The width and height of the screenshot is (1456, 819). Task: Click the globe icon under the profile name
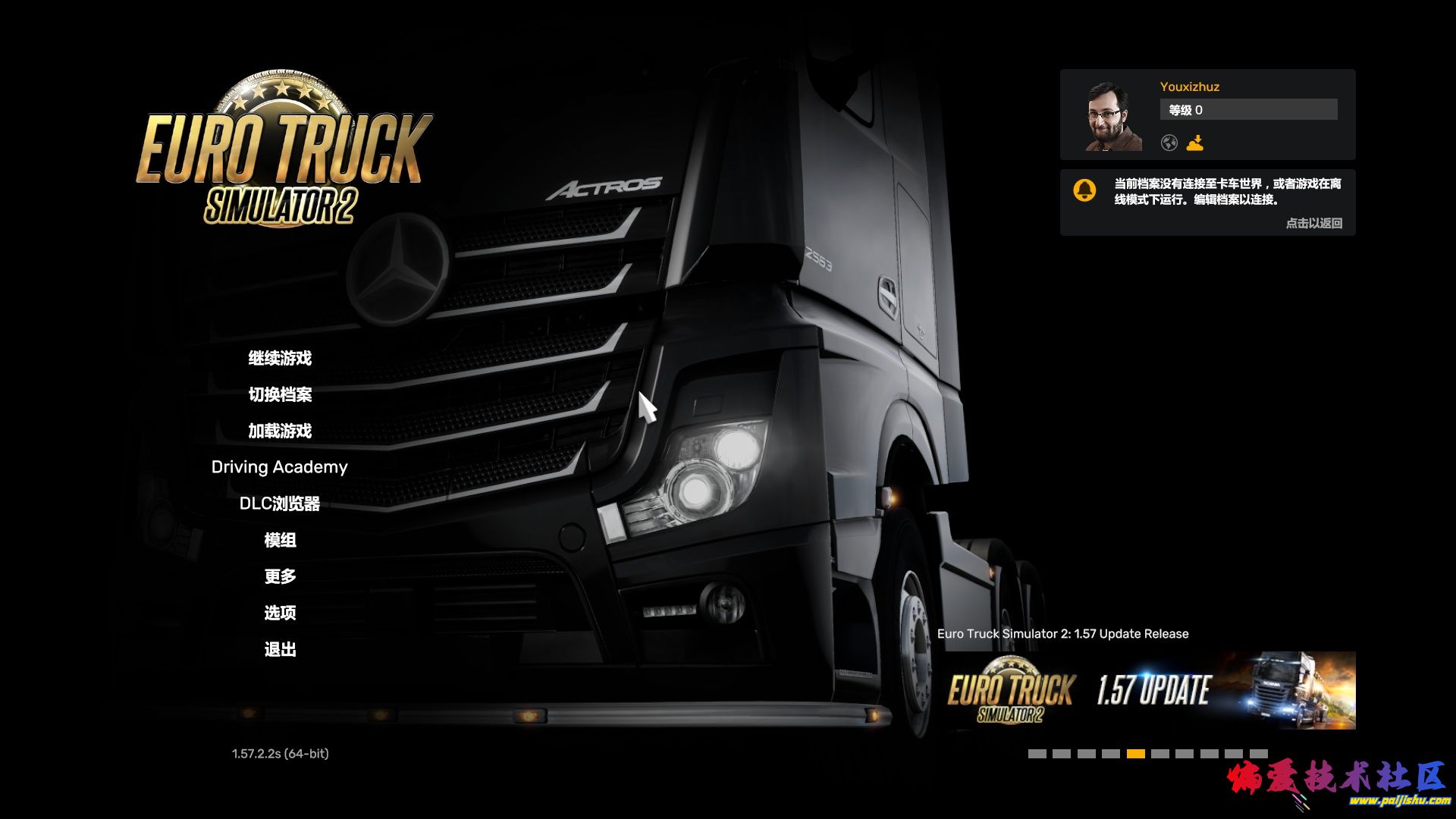pos(1169,143)
